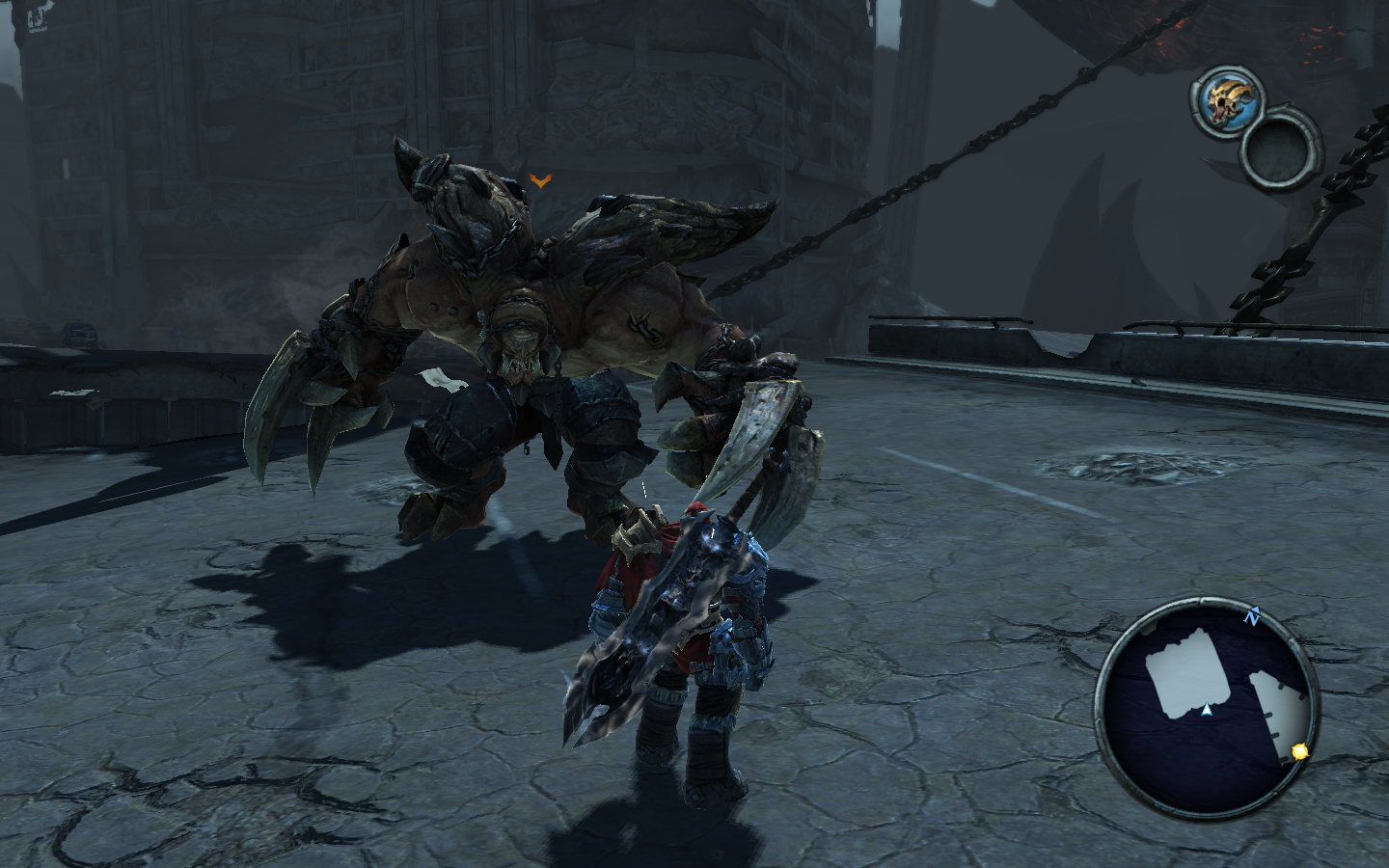
Task: Click the north compass indicator on minimap
Action: pyautogui.click(x=1252, y=615)
